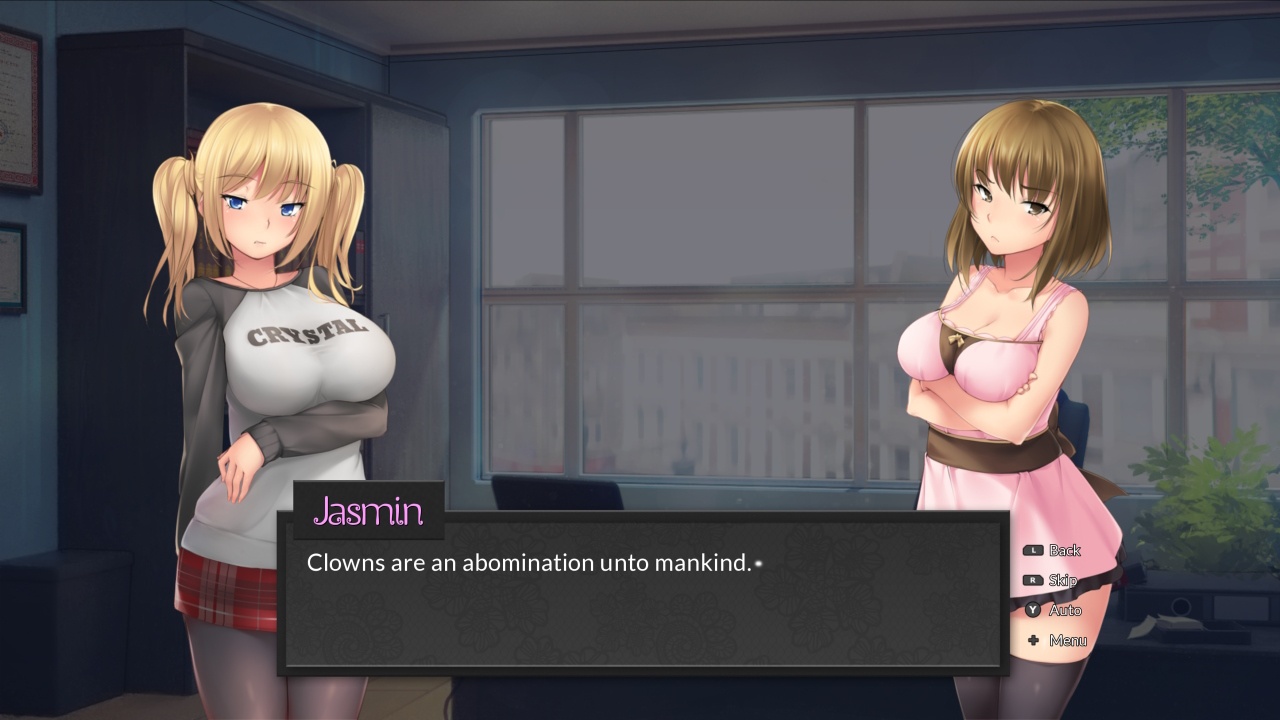Click the blinking continue indicator after "mankind."
1280x720 pixels.
(760, 564)
